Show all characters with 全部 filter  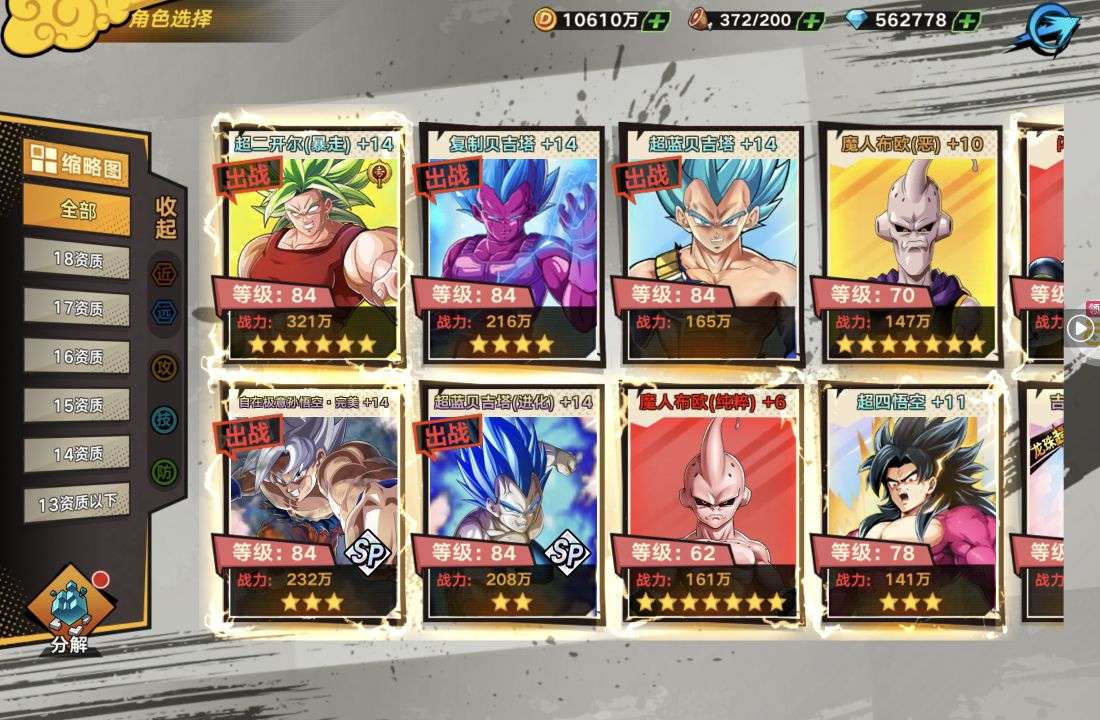click(77, 211)
